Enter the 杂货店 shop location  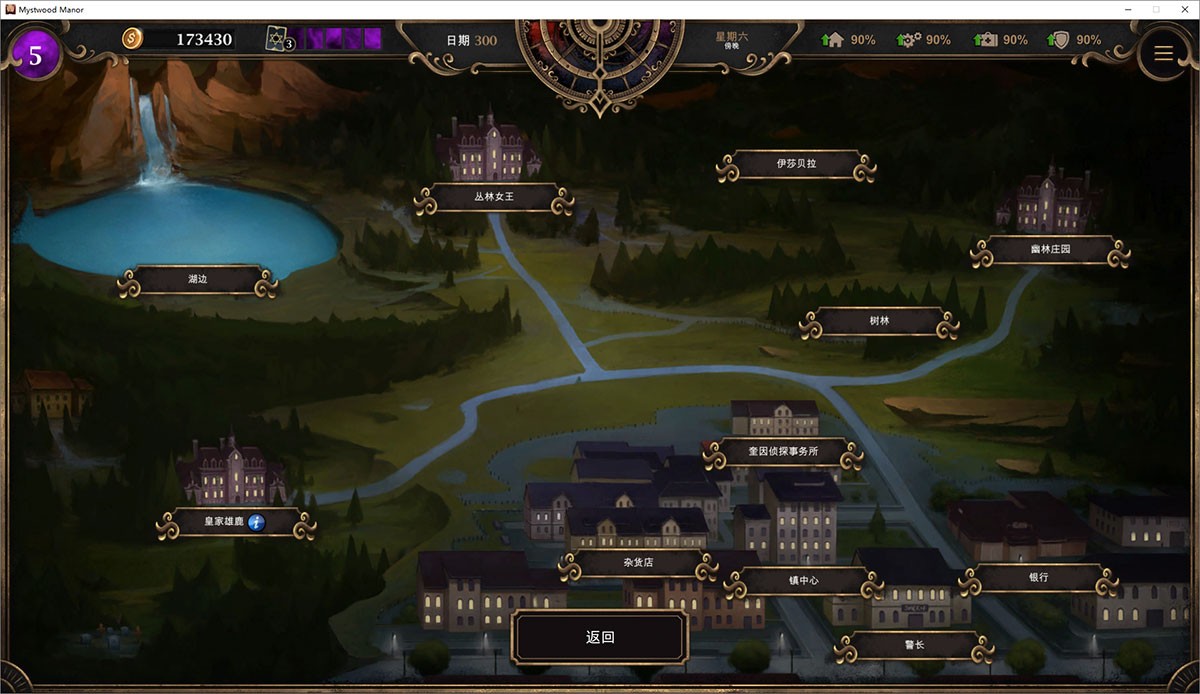pos(638,564)
